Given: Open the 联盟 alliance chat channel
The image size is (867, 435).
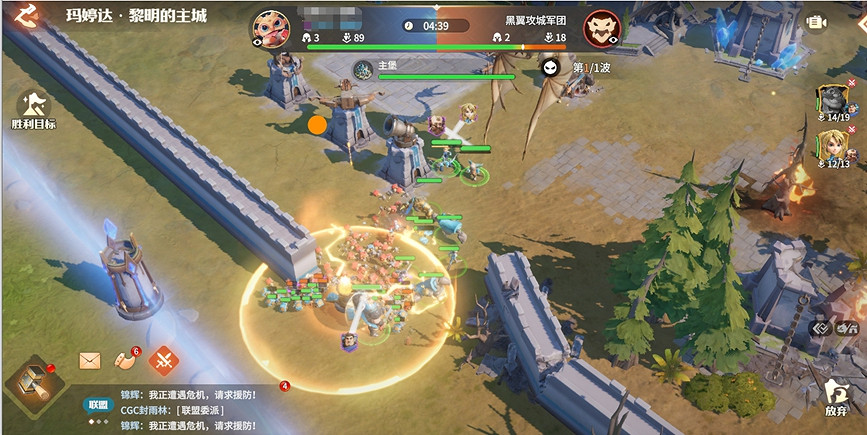Looking at the screenshot, I should (x=98, y=405).
